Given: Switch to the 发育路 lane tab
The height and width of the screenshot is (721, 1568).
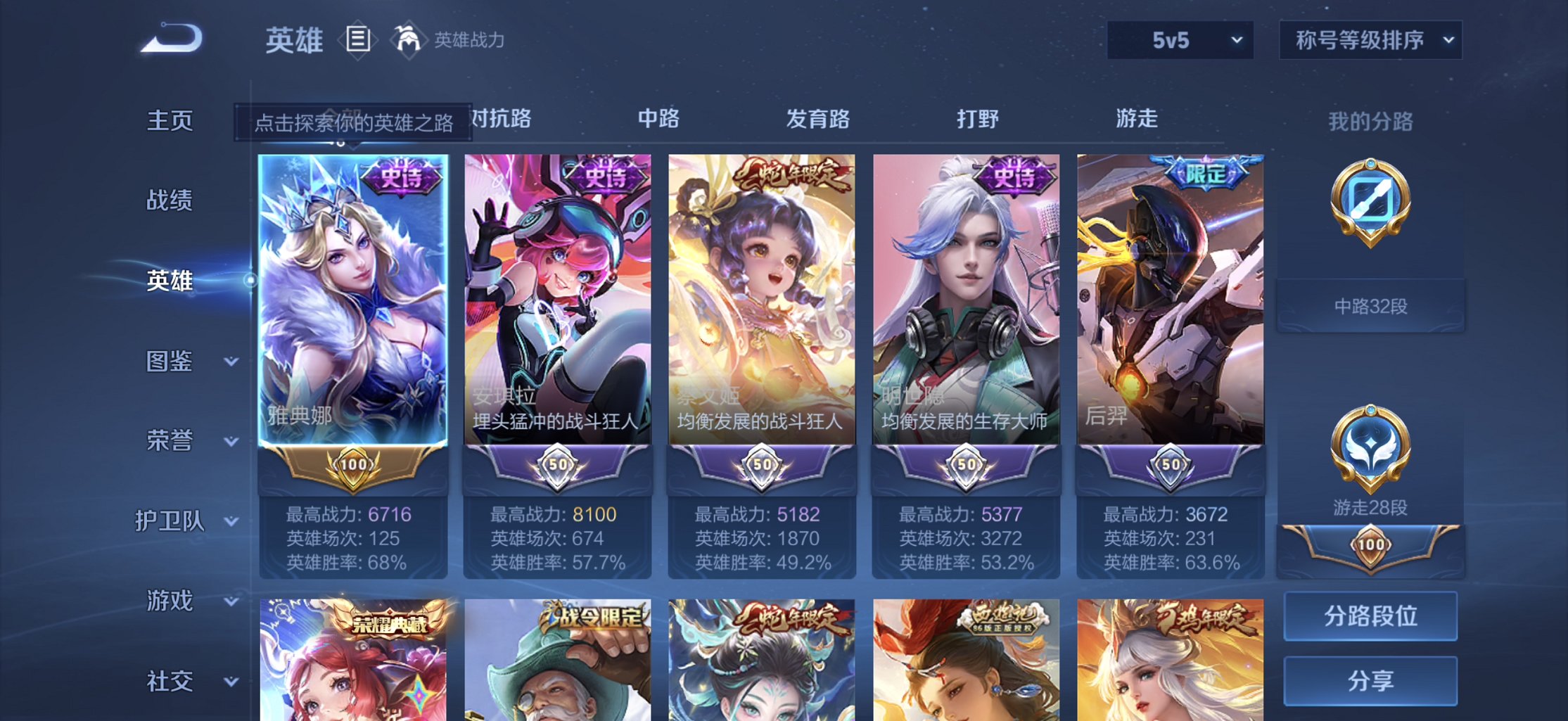Looking at the screenshot, I should 818,120.
